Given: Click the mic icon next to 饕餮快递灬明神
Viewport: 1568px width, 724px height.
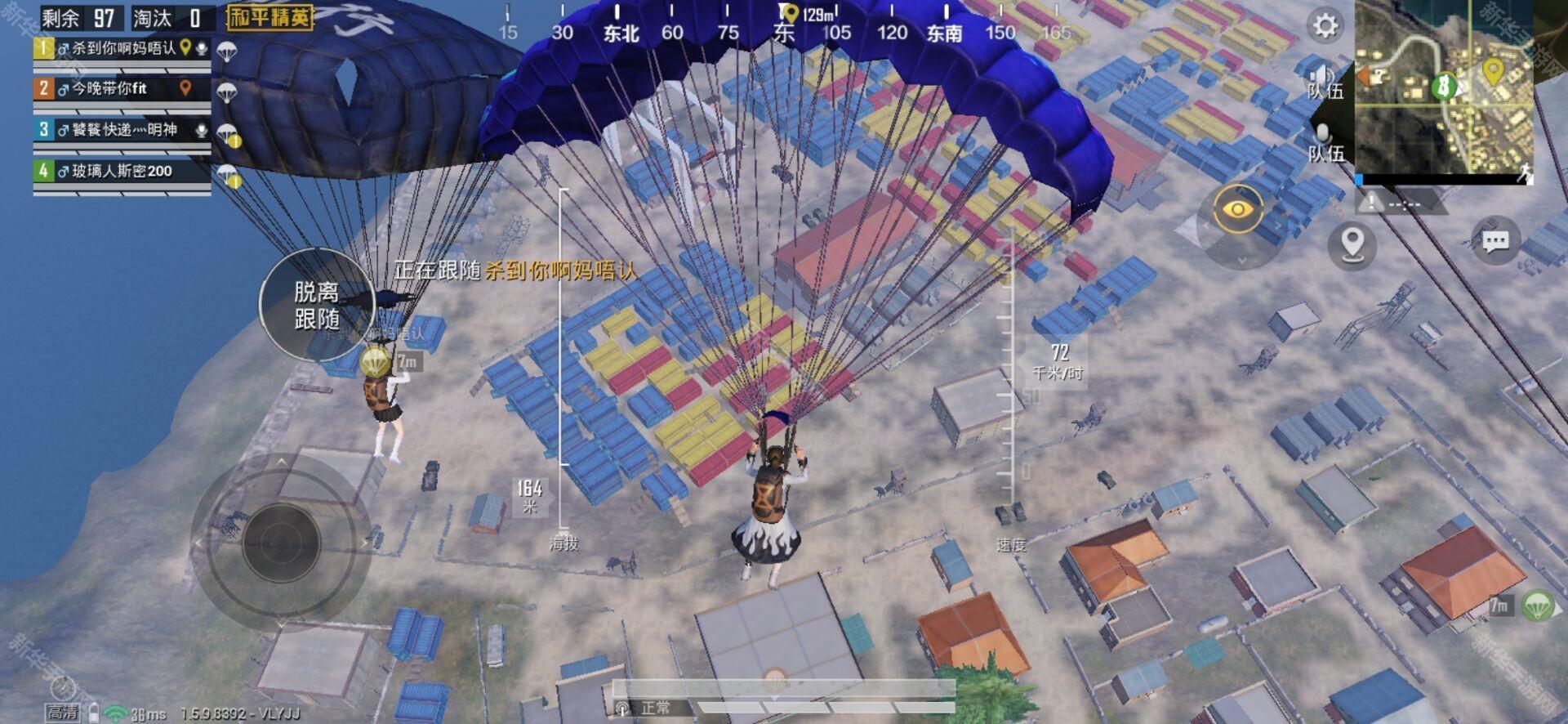Looking at the screenshot, I should [x=202, y=132].
